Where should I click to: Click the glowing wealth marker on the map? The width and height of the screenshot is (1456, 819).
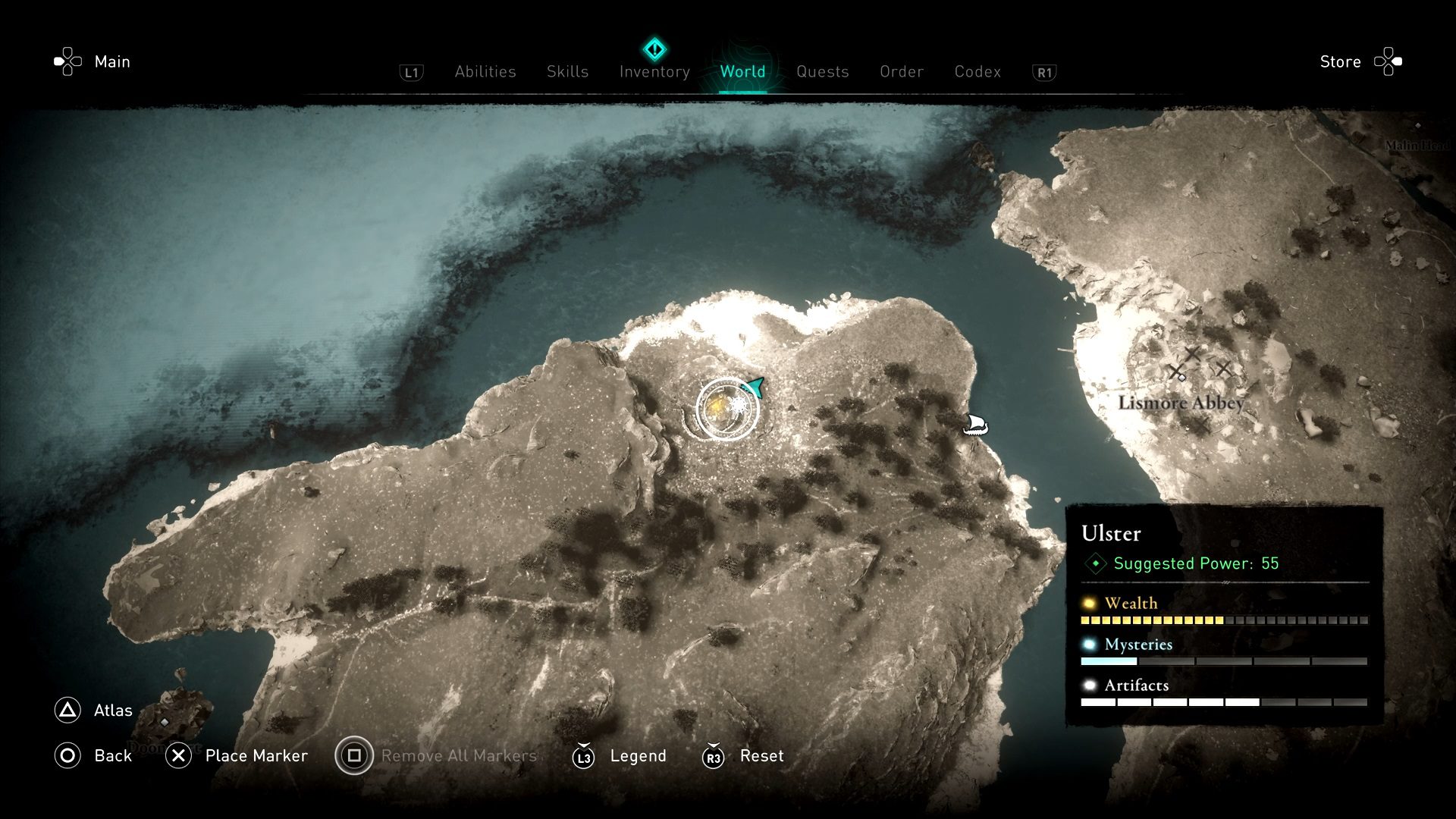(x=717, y=409)
